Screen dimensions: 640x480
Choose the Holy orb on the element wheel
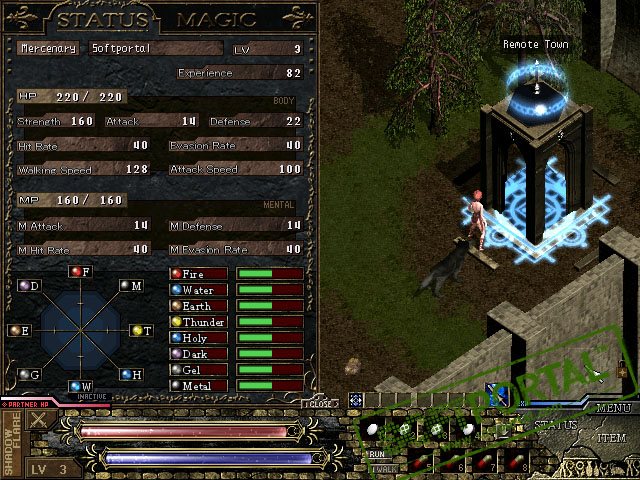coord(126,374)
